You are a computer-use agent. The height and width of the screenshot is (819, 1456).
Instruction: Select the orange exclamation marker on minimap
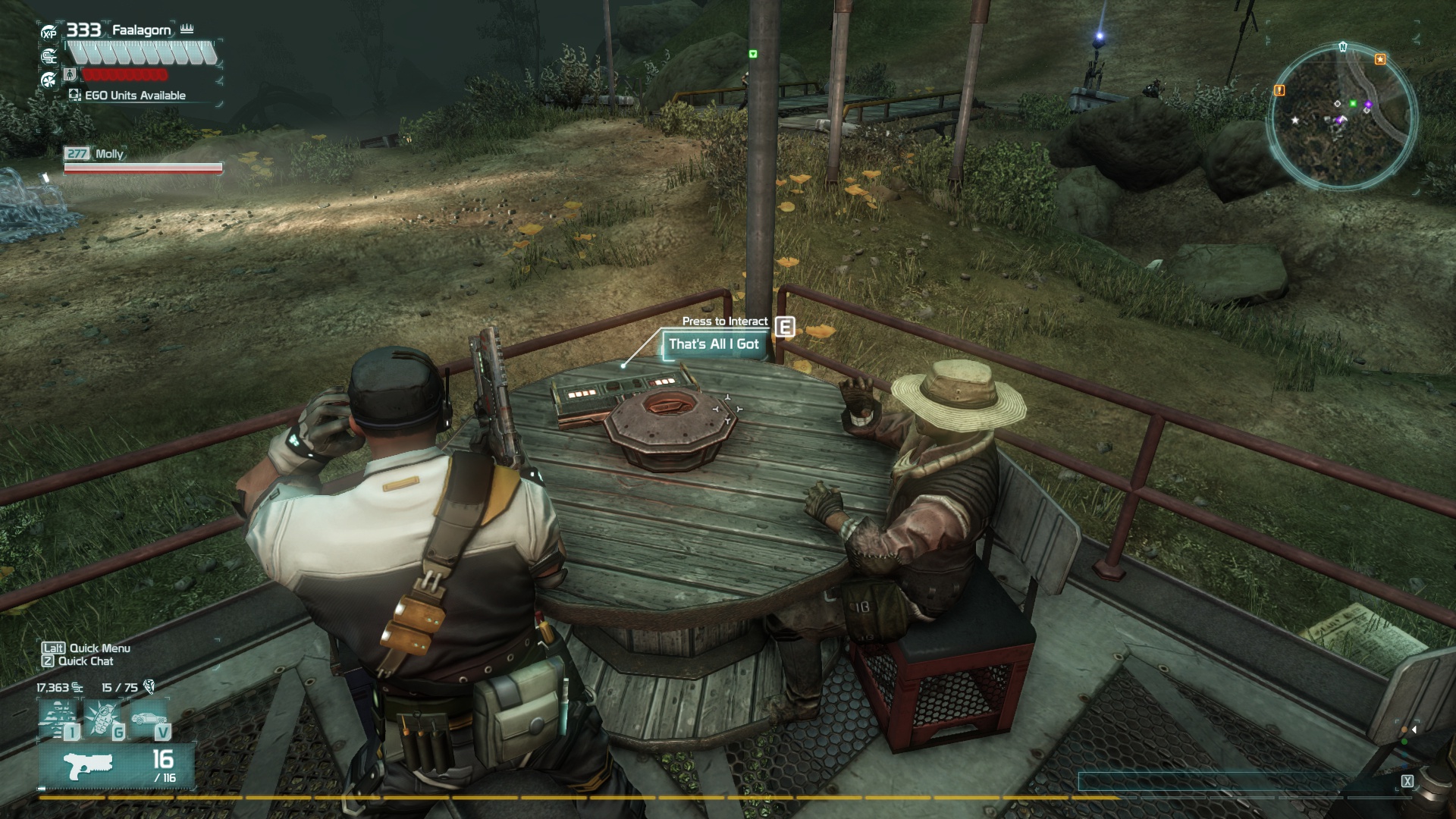[x=1280, y=90]
